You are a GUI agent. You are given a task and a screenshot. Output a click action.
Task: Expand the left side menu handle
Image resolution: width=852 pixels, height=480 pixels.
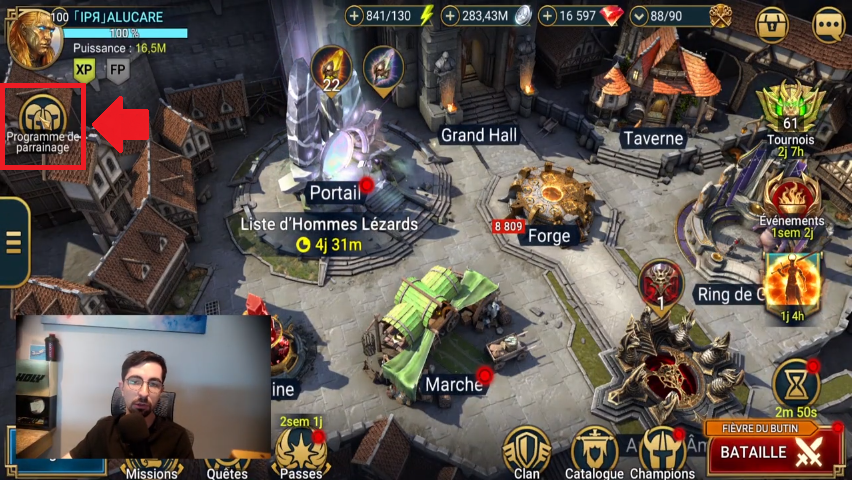[13, 242]
